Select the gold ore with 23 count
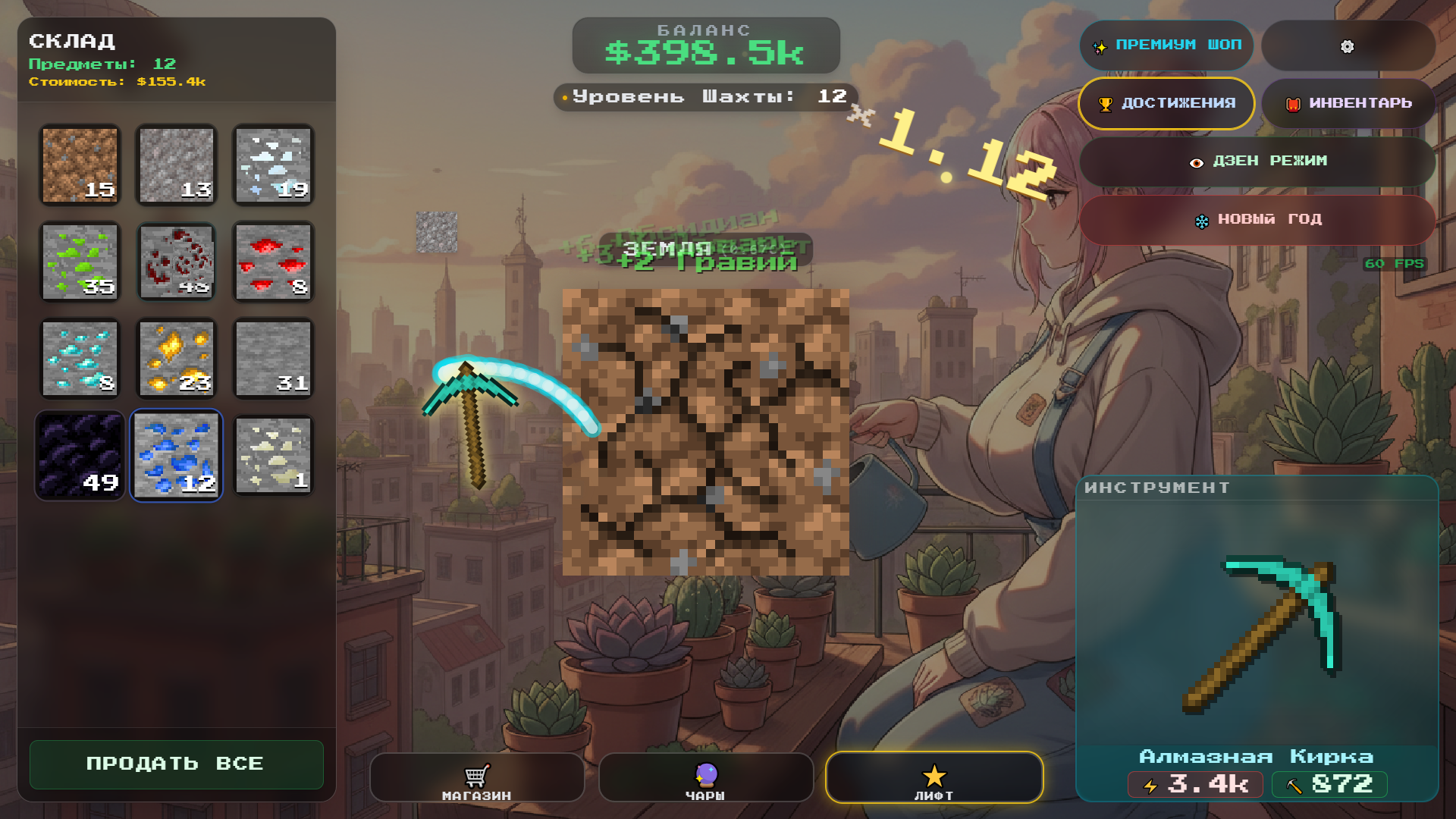1456x819 pixels. click(176, 358)
